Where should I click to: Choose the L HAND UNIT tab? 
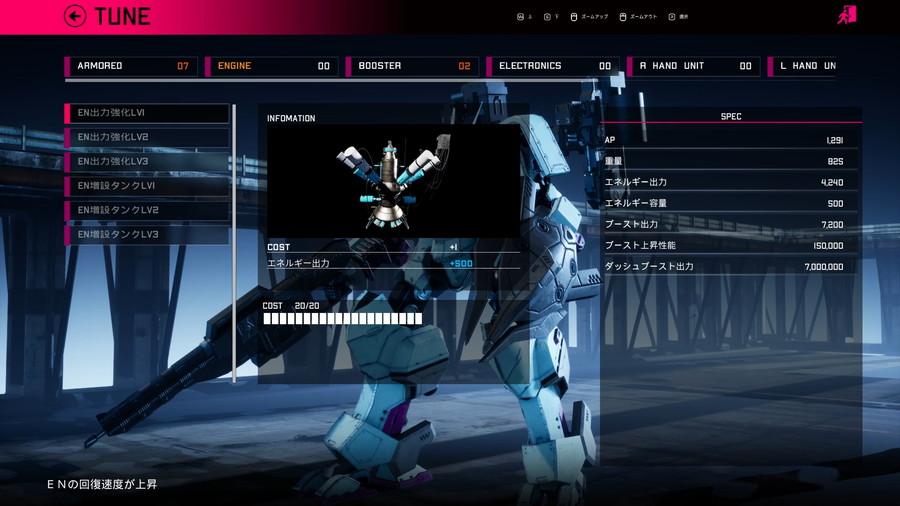point(803,66)
